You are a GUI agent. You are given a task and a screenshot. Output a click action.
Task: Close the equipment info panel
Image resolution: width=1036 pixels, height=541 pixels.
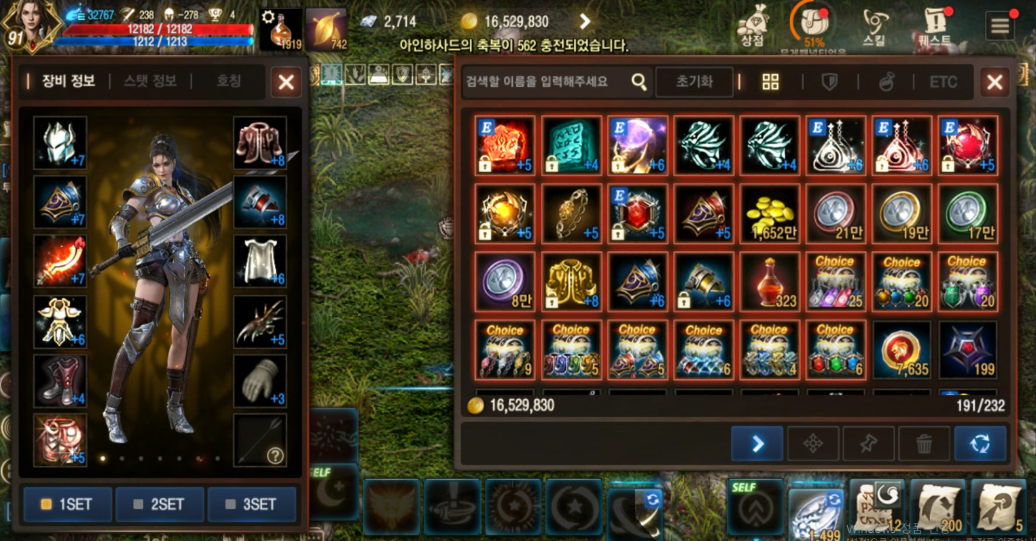click(x=287, y=82)
